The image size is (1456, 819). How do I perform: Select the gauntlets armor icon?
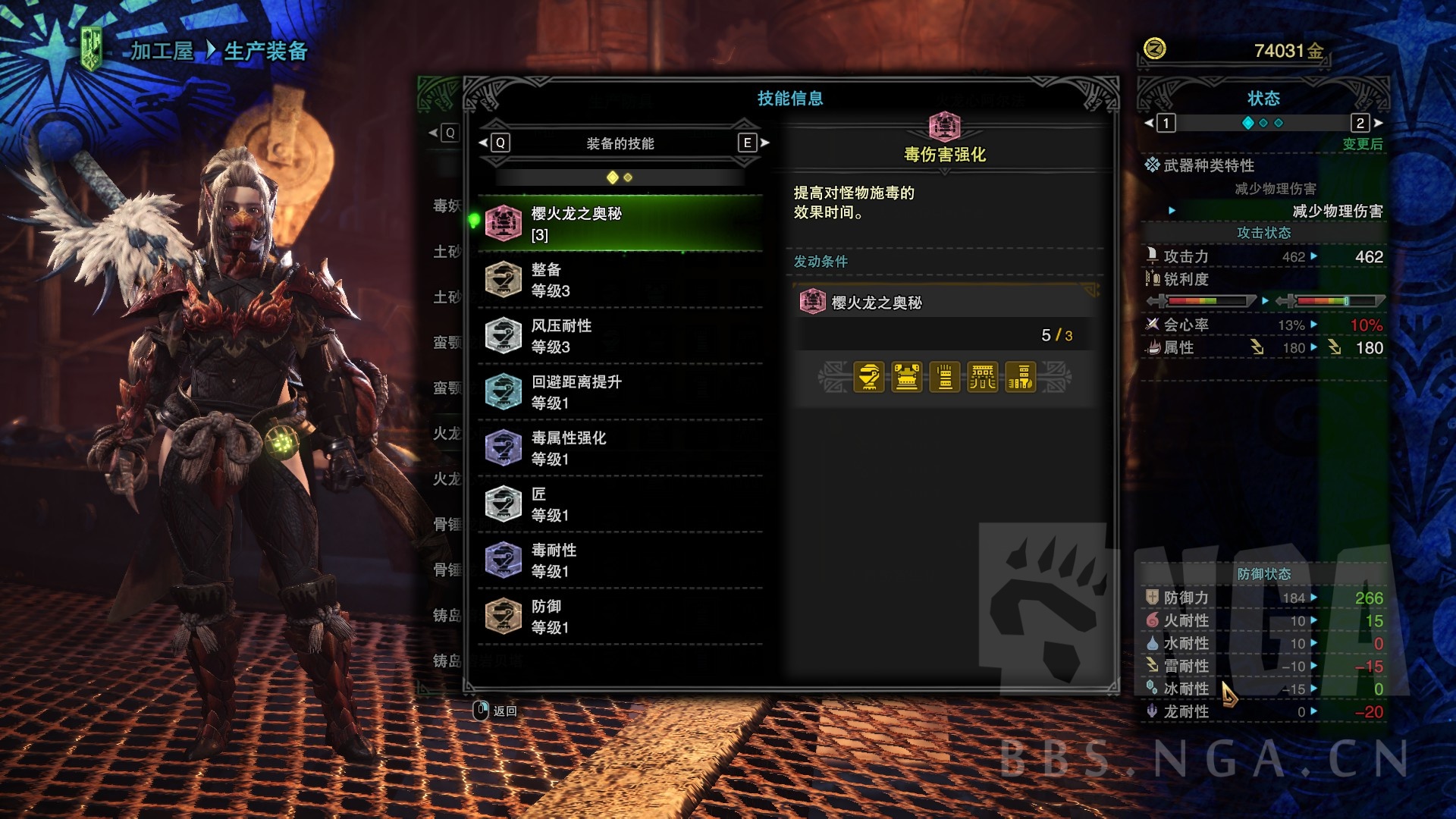point(945,378)
